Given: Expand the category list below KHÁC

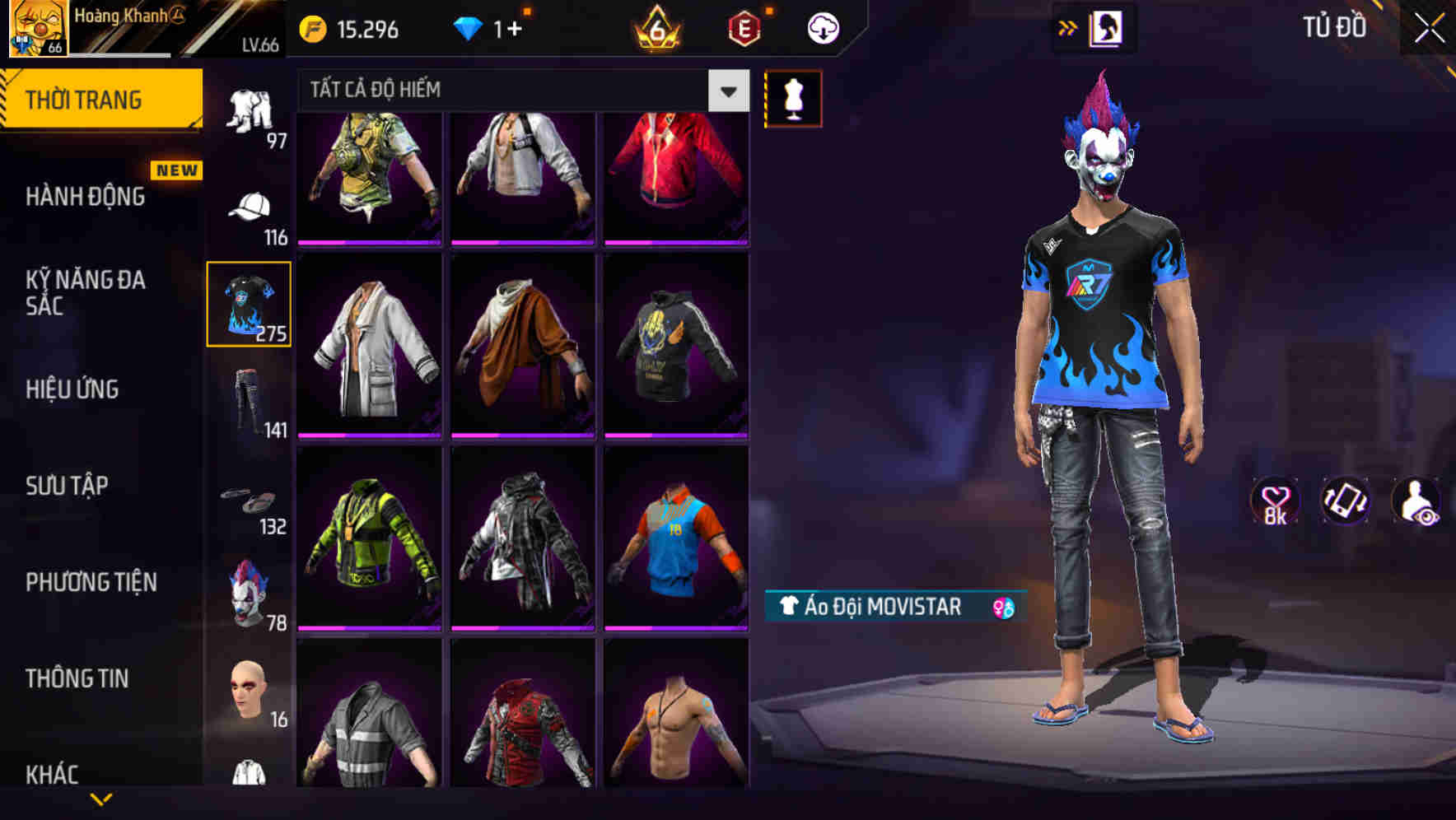Looking at the screenshot, I should 101,800.
